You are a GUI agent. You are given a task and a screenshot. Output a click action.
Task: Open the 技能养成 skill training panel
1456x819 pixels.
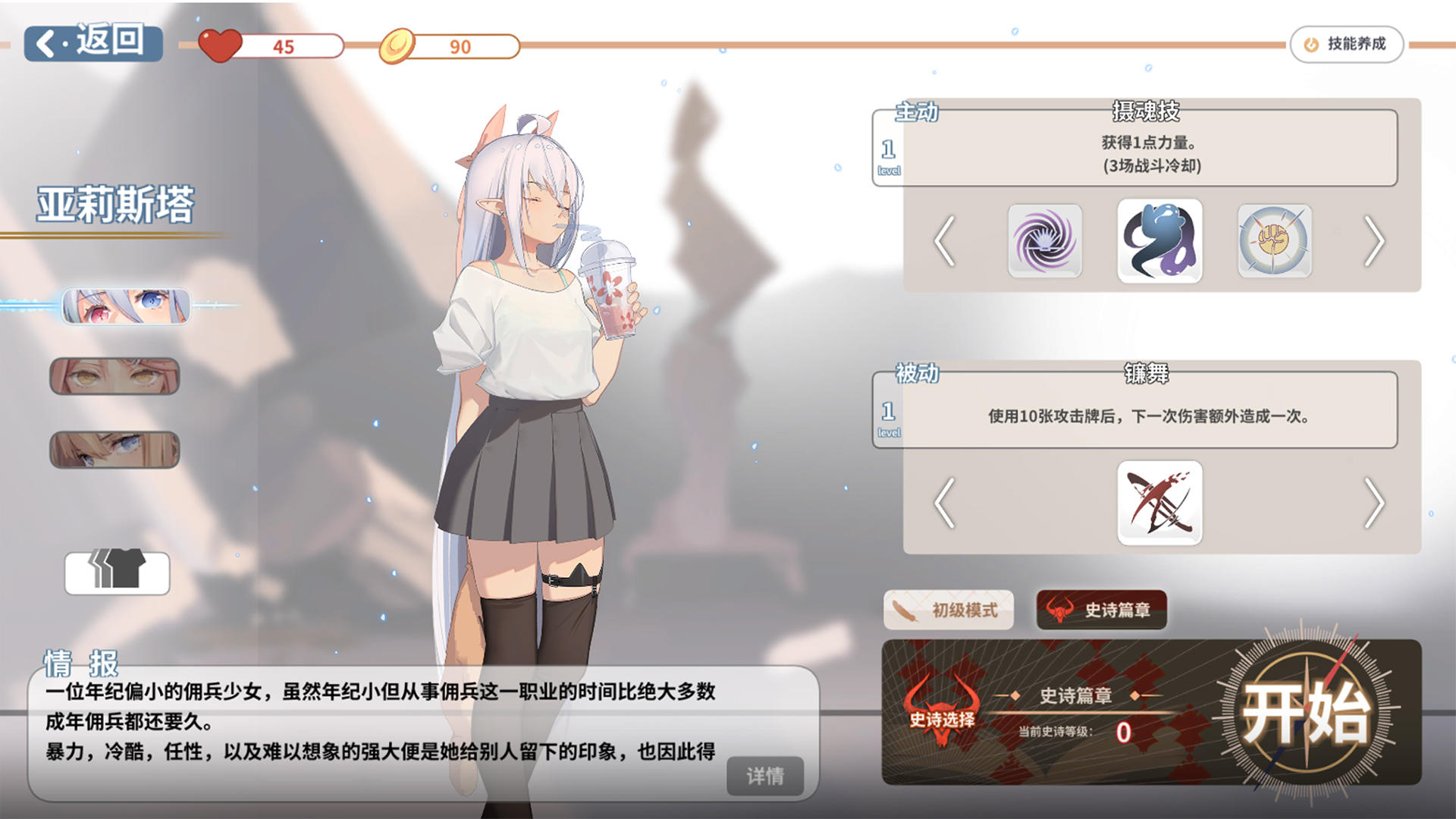click(x=1346, y=44)
